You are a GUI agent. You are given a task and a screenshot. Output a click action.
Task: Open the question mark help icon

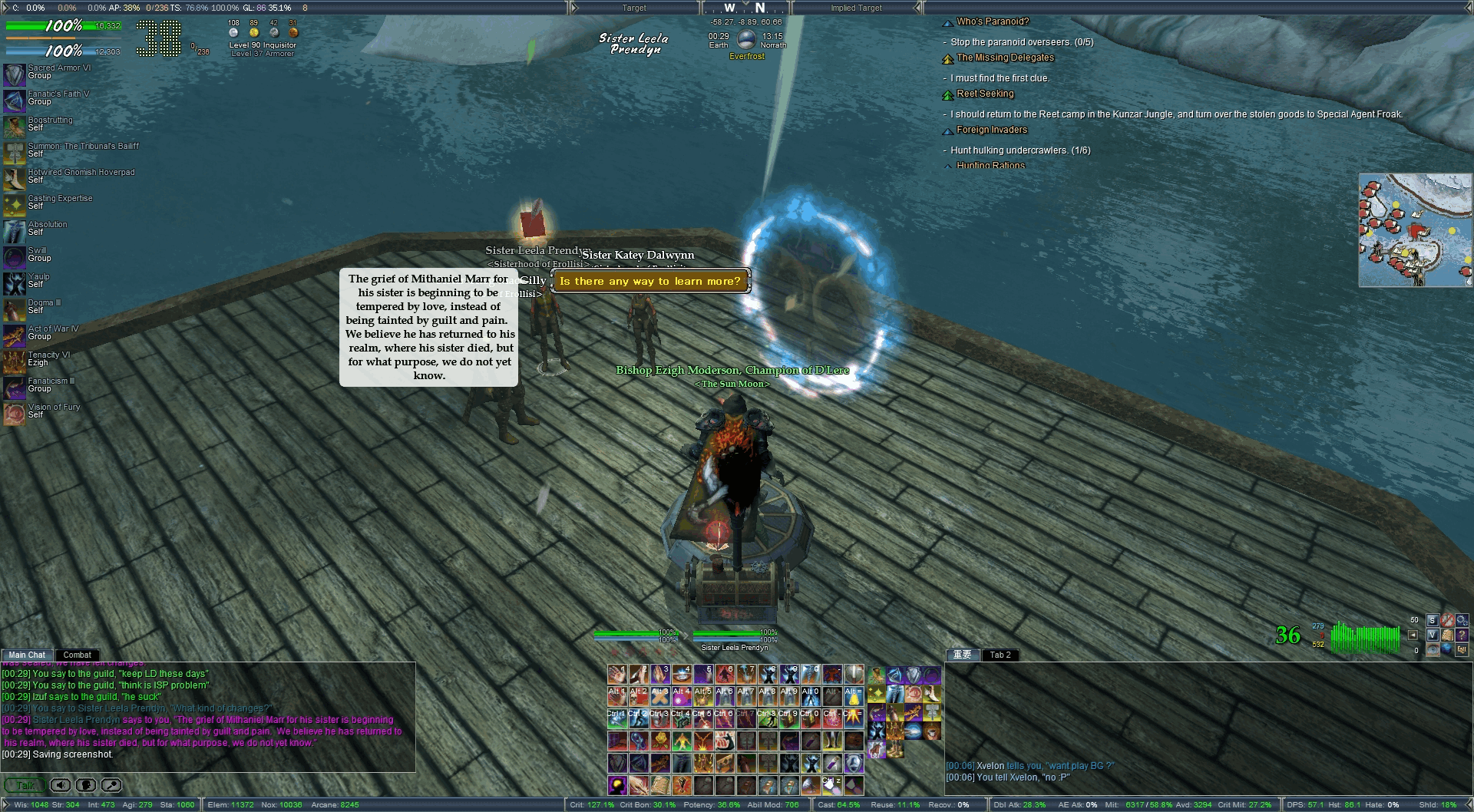(1461, 635)
